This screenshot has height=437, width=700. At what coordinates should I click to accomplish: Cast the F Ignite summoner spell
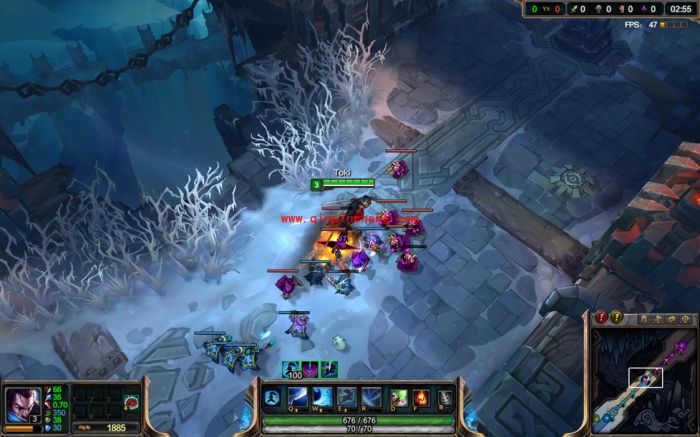(x=421, y=396)
